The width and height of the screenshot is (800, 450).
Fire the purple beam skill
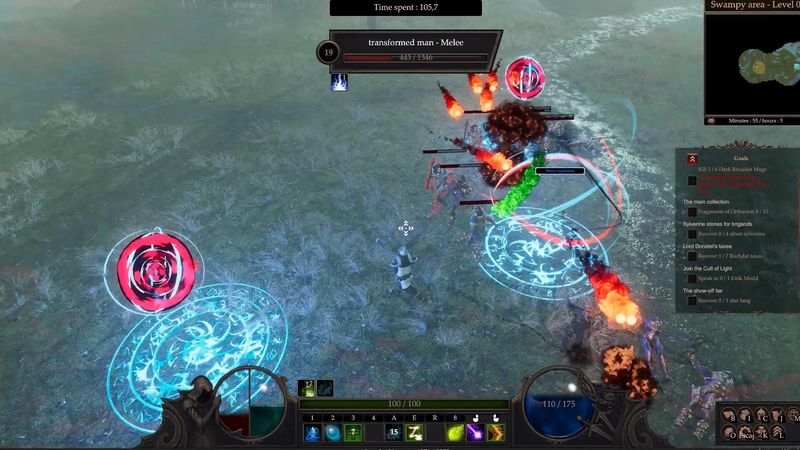[x=475, y=433]
